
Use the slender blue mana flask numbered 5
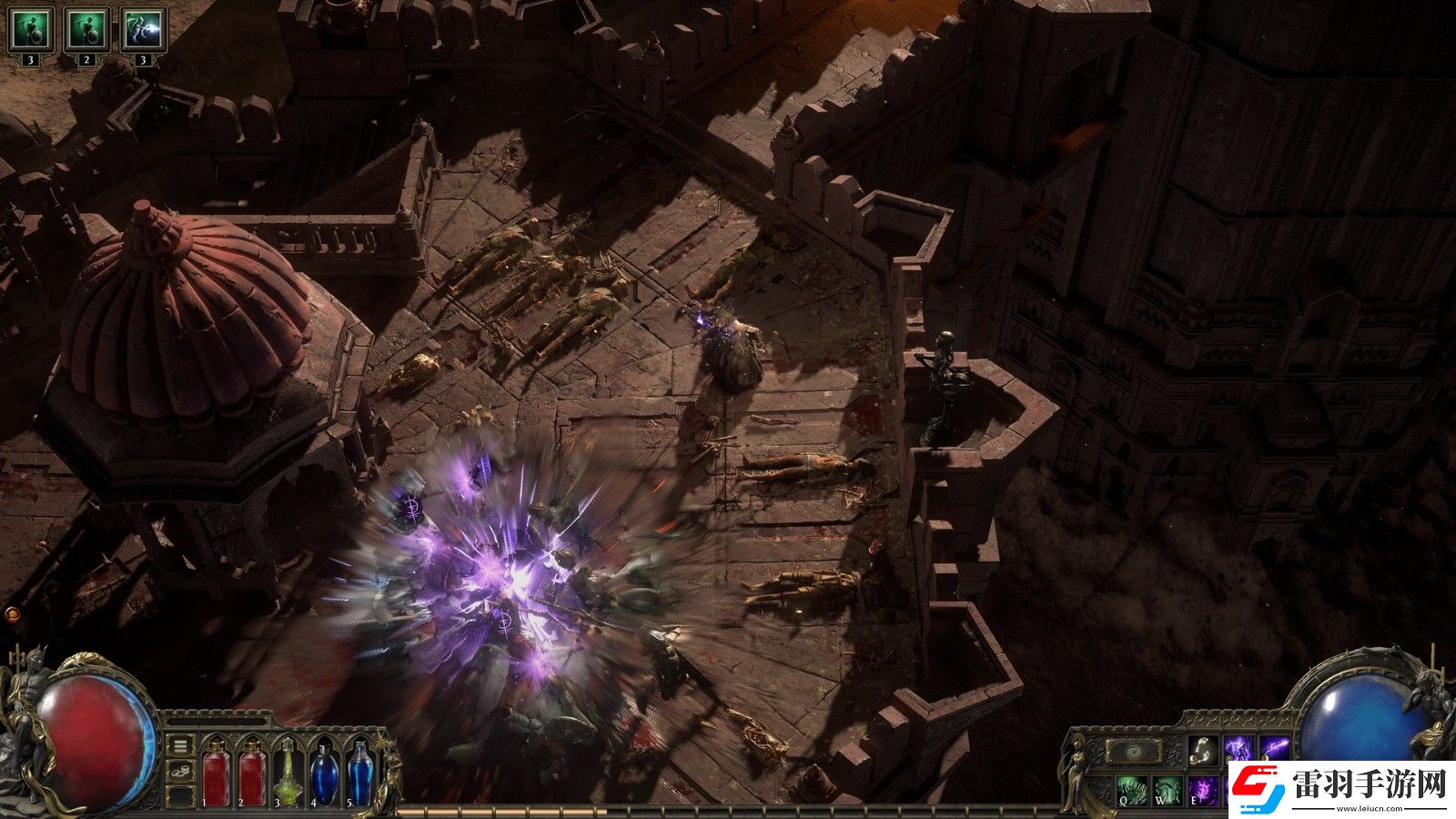tap(360, 773)
